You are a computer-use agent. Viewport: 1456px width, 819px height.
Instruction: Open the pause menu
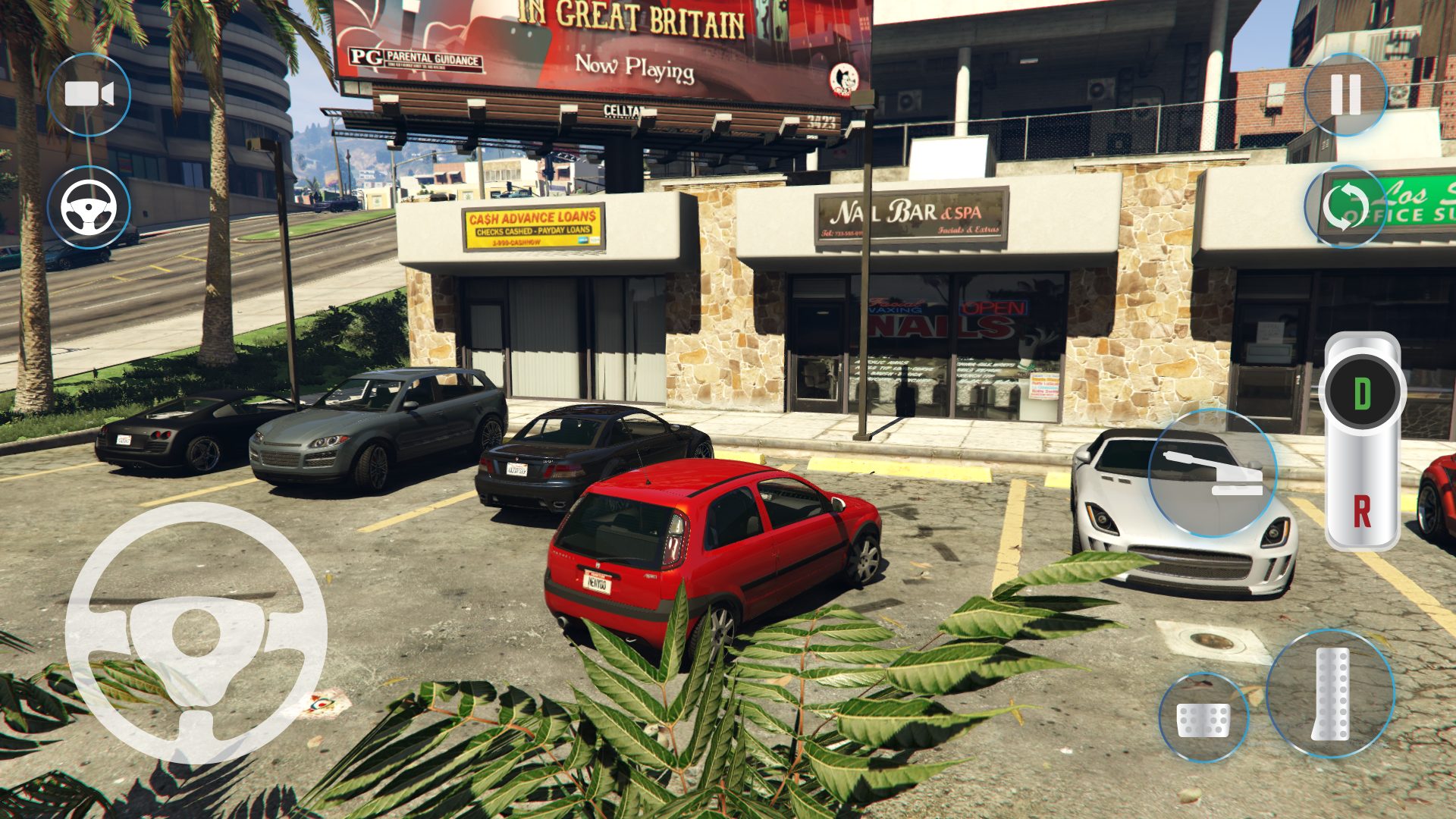[1344, 94]
